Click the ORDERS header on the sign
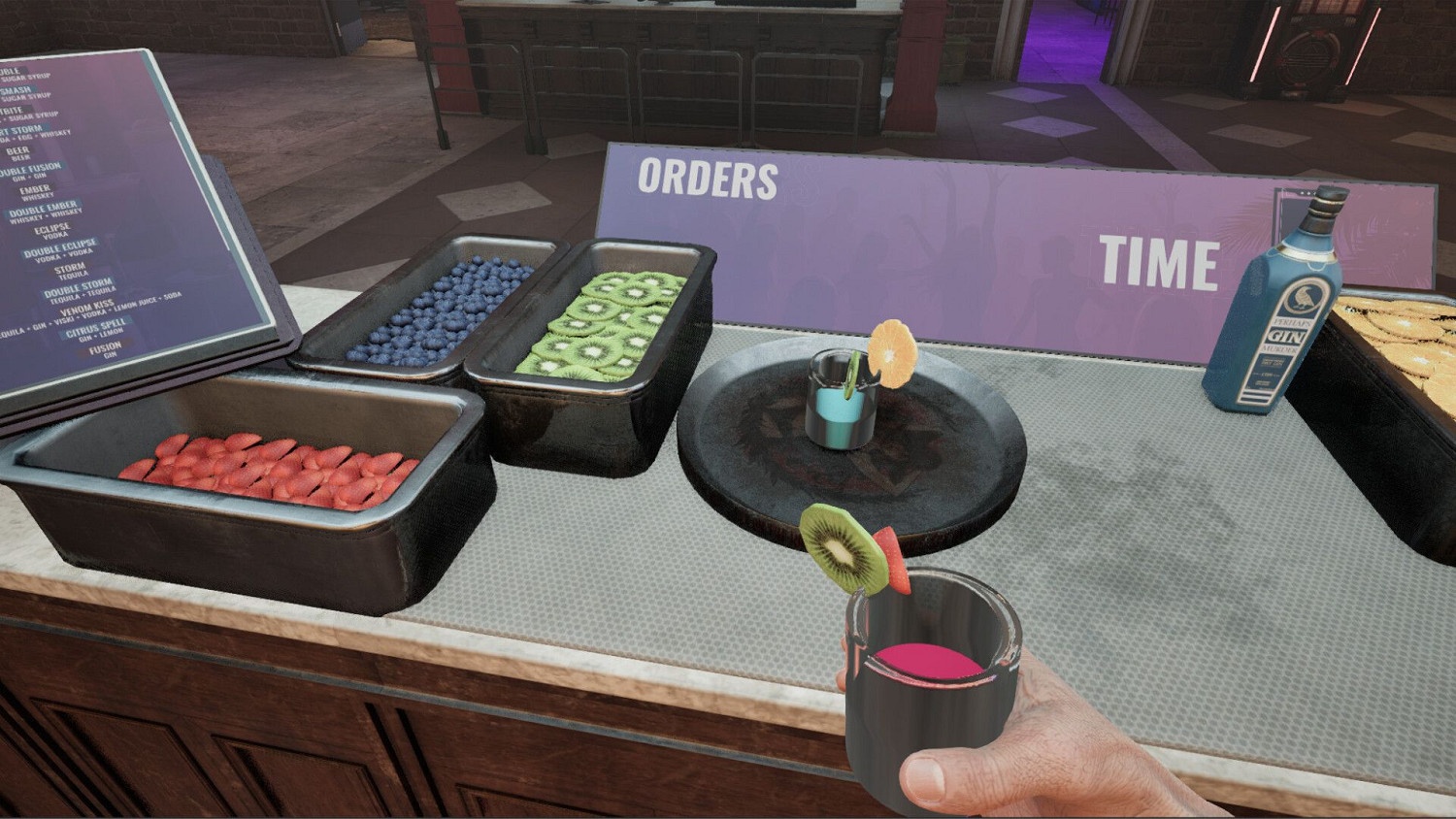Screen dimensions: 1456x819 click(x=709, y=178)
